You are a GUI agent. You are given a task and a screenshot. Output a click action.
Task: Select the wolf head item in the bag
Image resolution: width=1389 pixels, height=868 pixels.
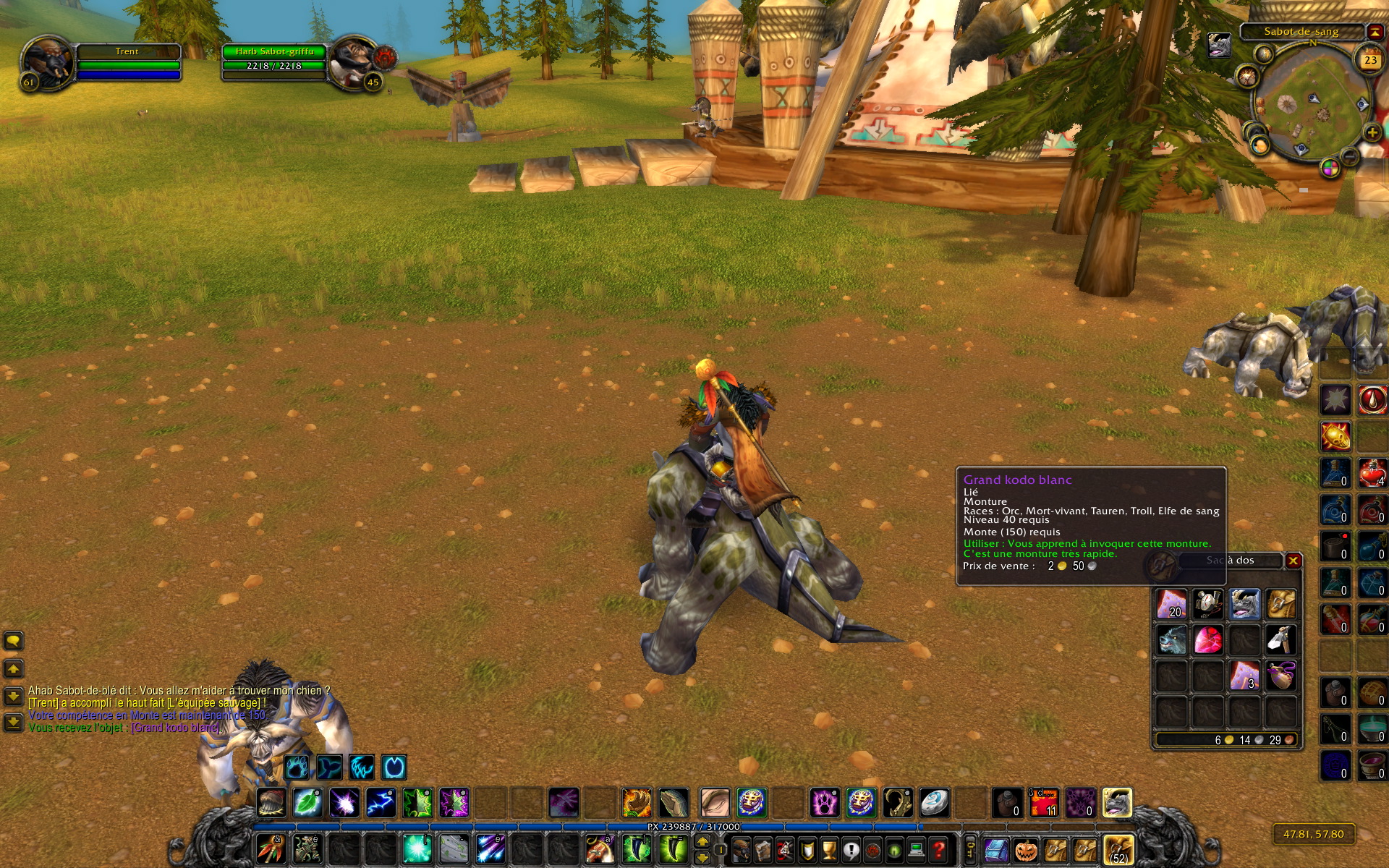coord(1171,639)
